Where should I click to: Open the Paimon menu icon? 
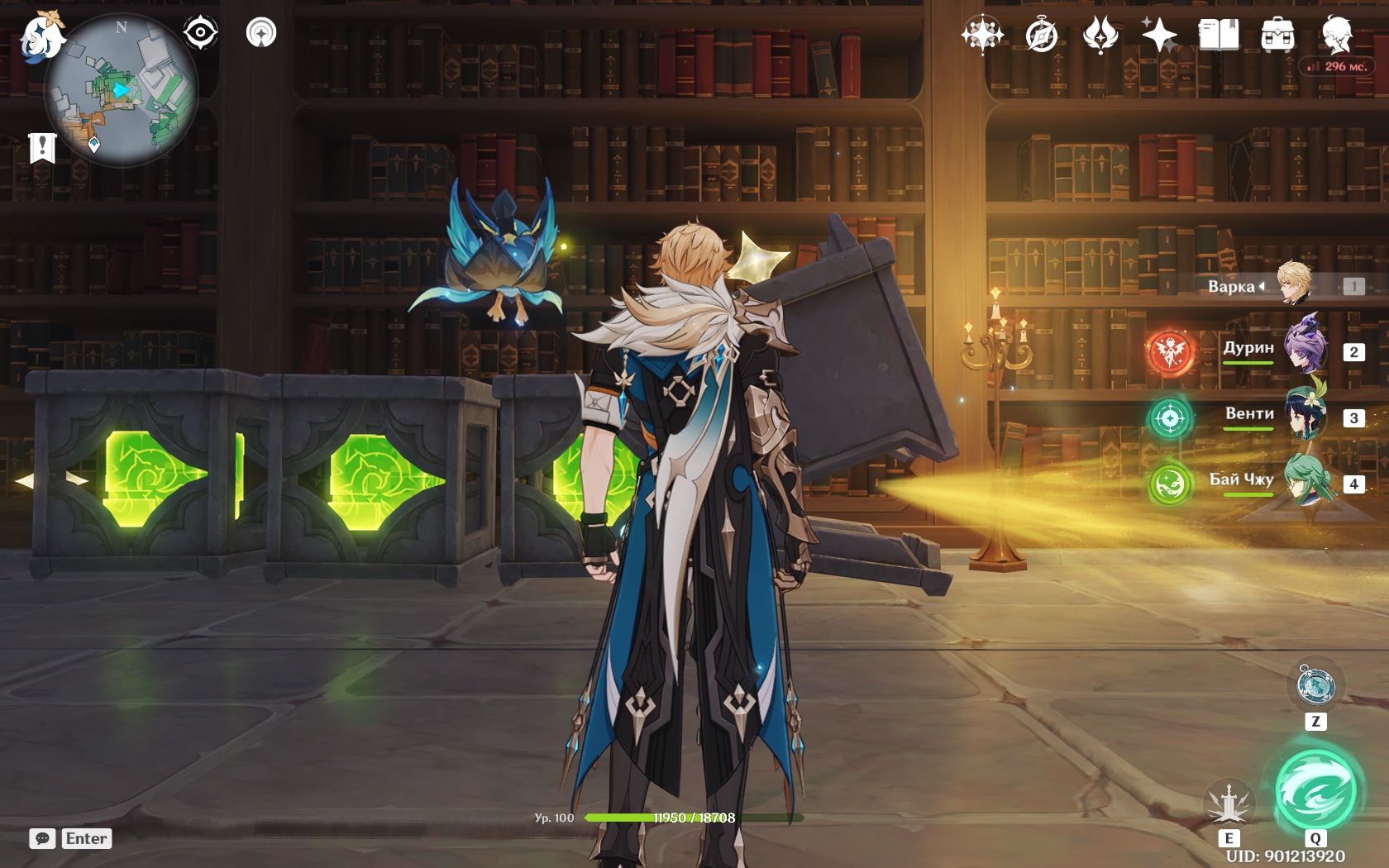[x=41, y=36]
